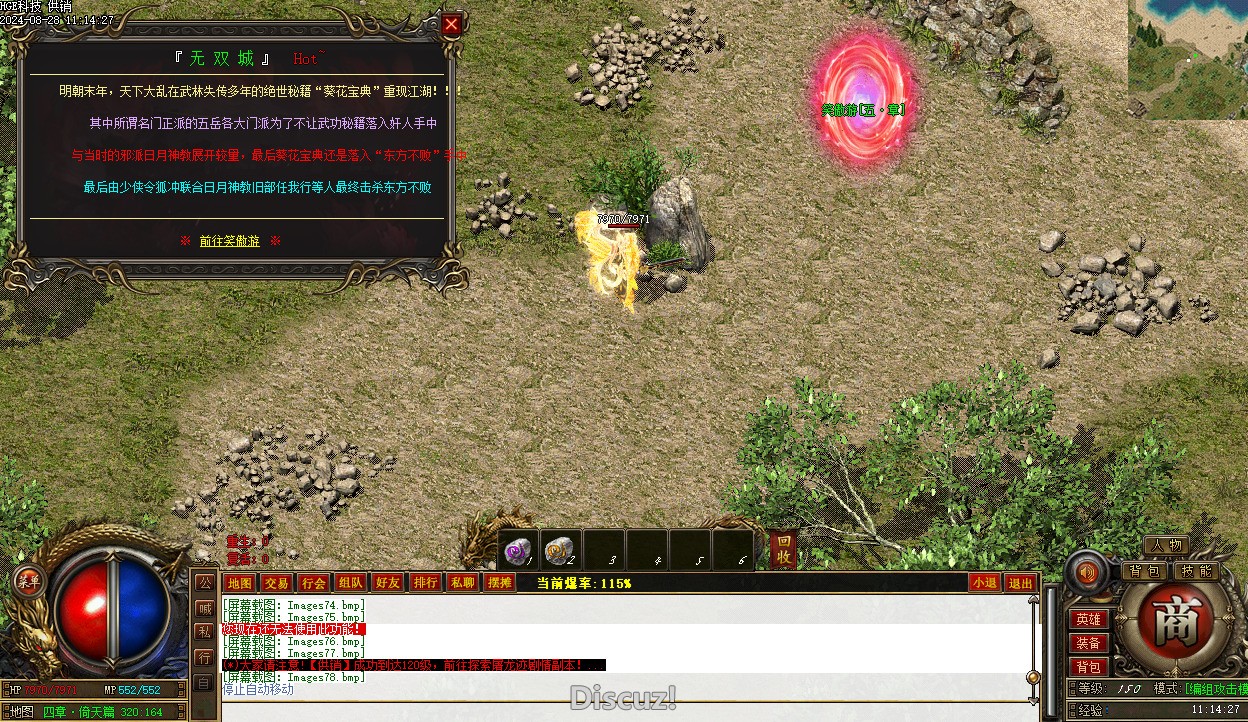
Task: Show the 好友 friends list
Action: tap(387, 583)
